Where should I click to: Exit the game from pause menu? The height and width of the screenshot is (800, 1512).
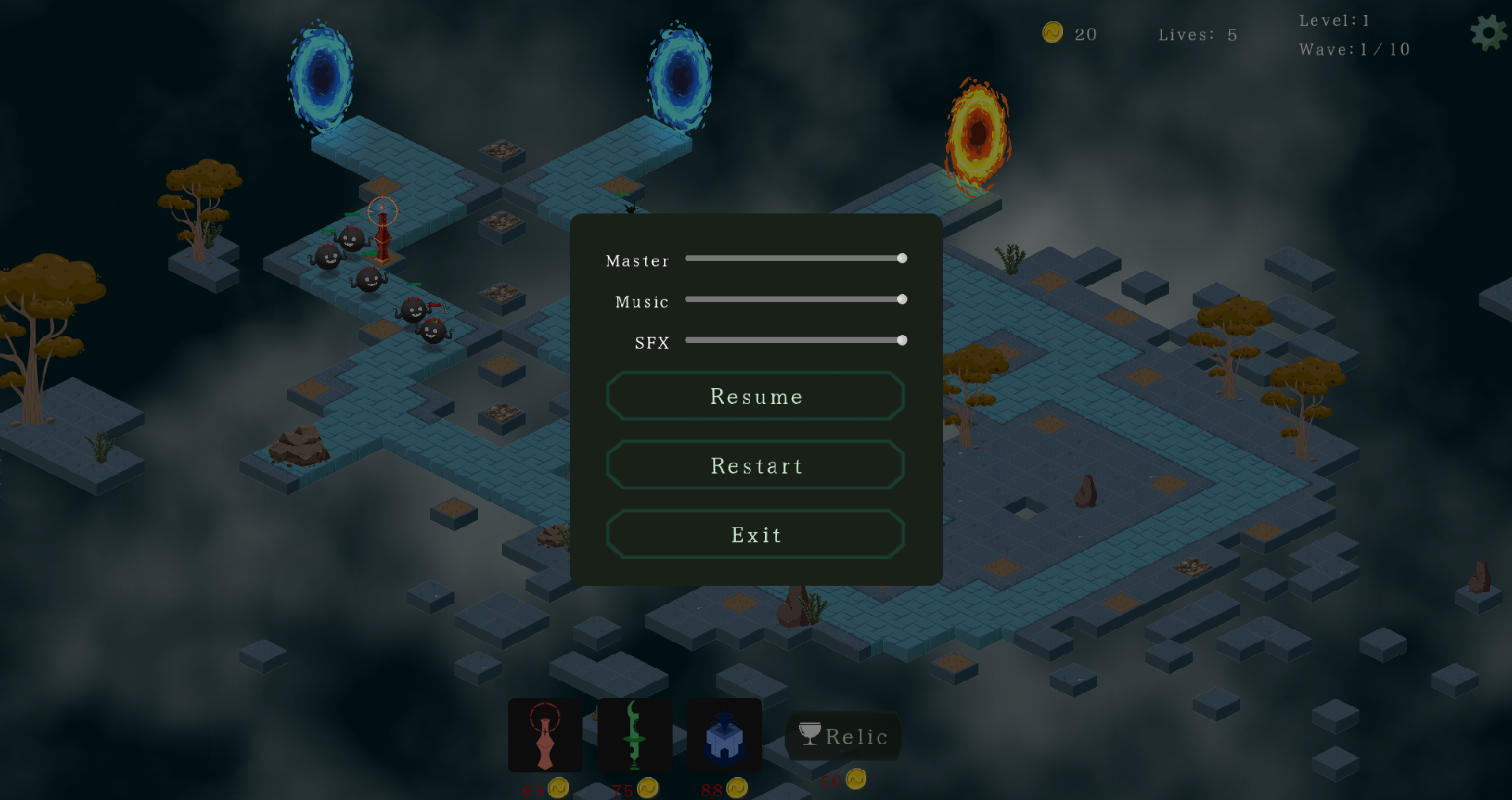point(756,535)
